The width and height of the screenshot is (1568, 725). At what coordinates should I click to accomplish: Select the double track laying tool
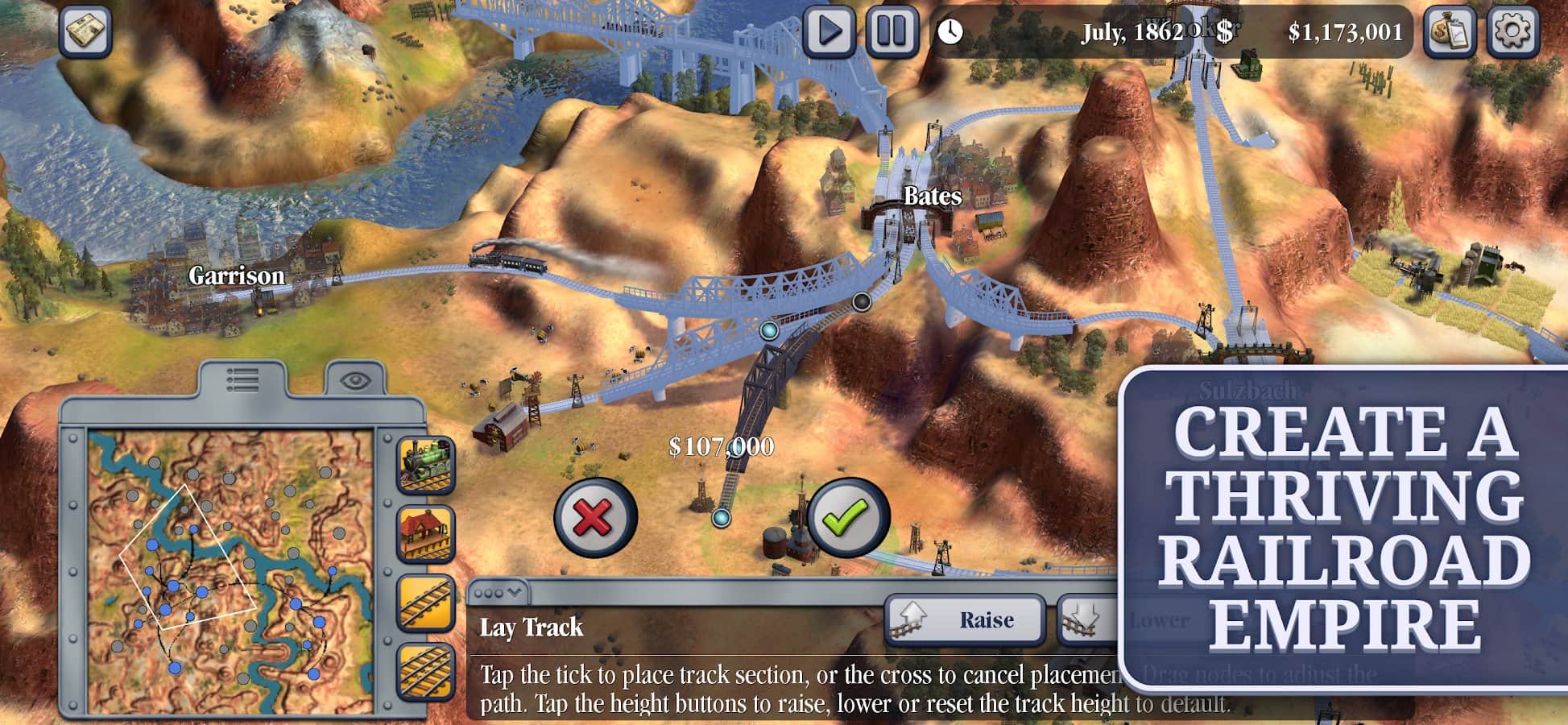[426, 671]
